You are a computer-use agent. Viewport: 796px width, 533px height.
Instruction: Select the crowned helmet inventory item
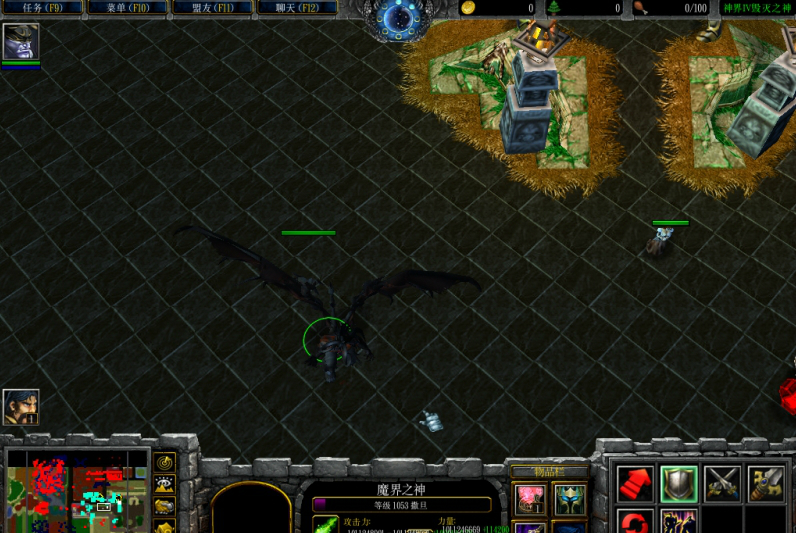tap(570, 499)
